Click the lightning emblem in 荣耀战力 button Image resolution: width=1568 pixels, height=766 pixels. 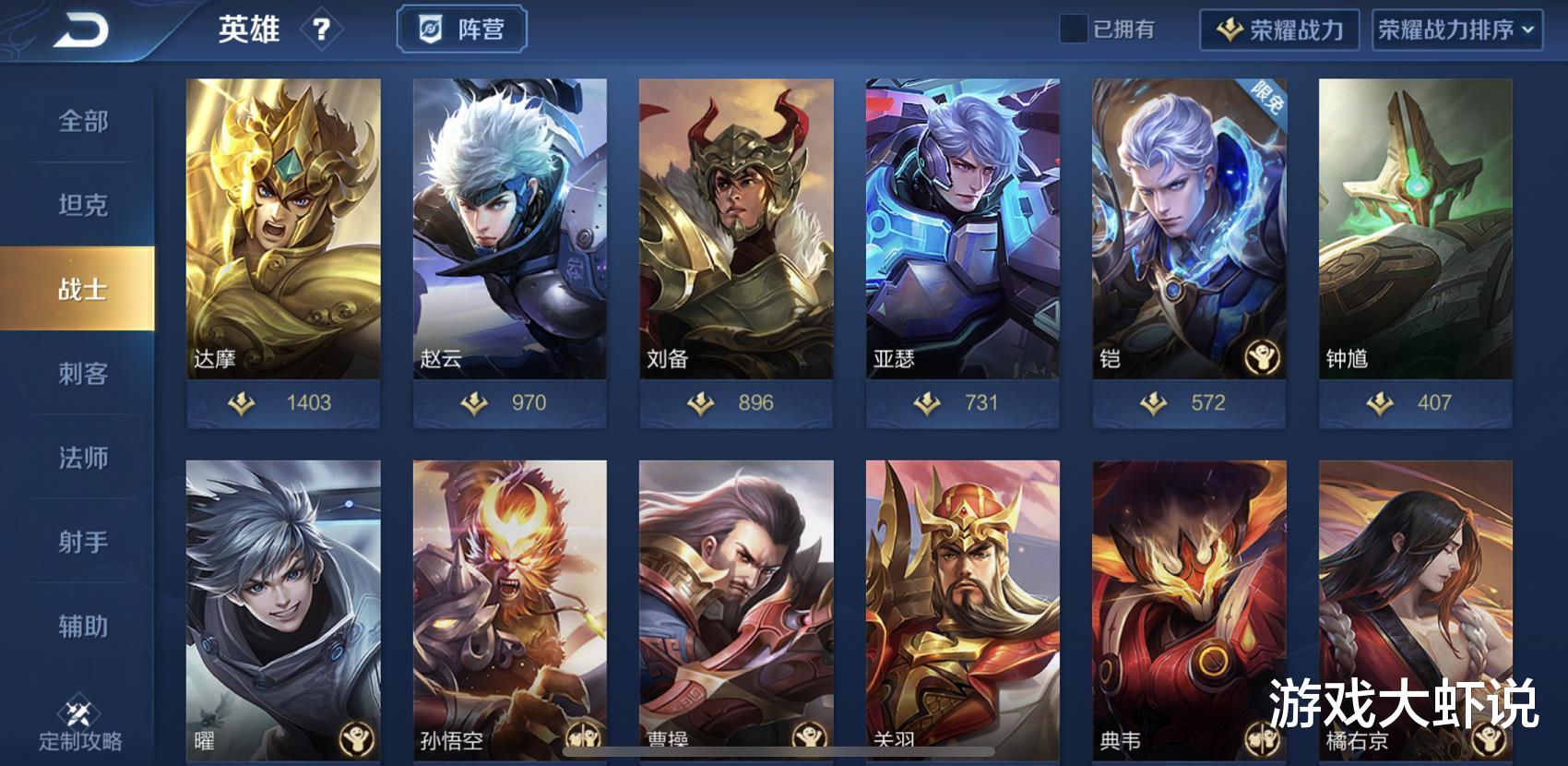1227,30
